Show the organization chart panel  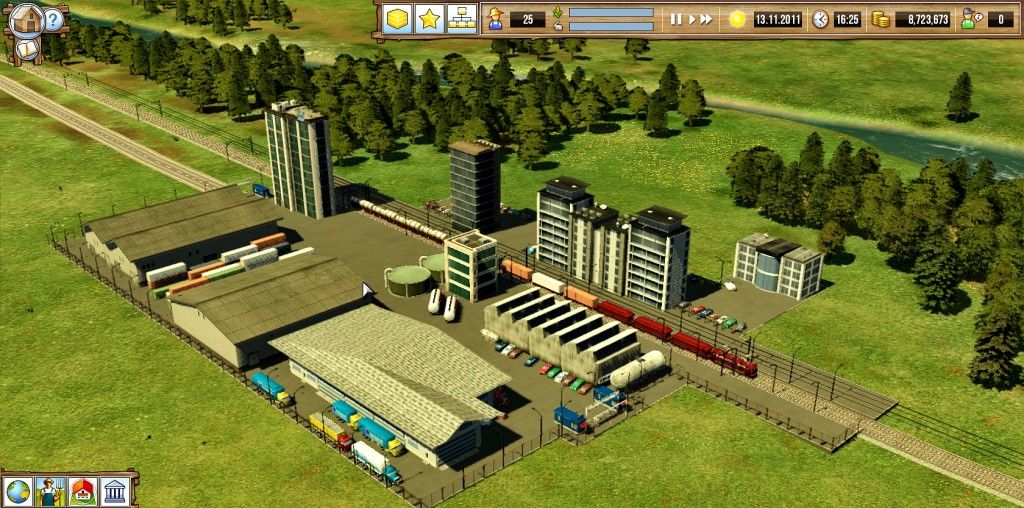[x=460, y=19]
